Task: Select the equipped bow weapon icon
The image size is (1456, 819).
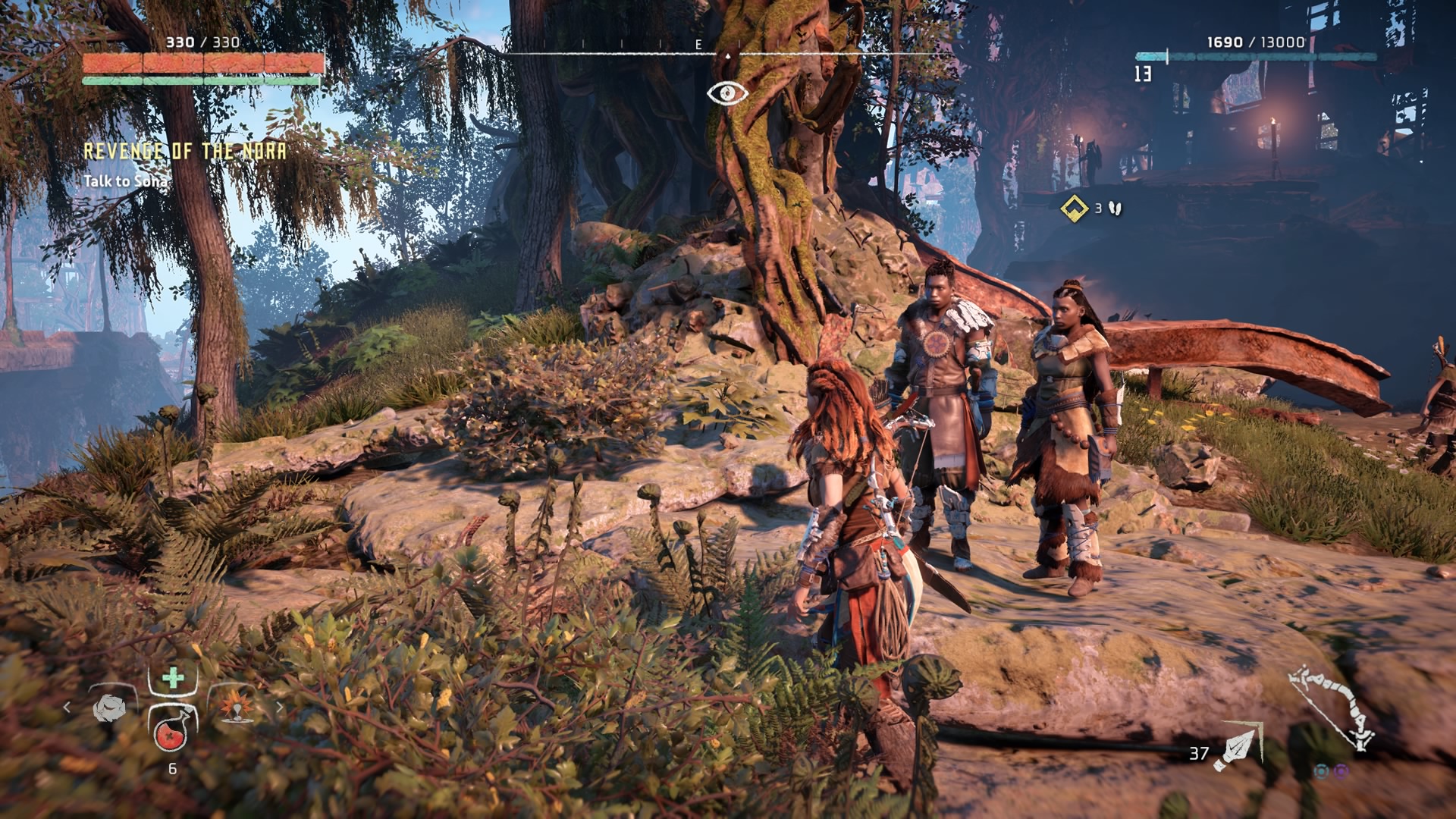Action: tap(1334, 708)
